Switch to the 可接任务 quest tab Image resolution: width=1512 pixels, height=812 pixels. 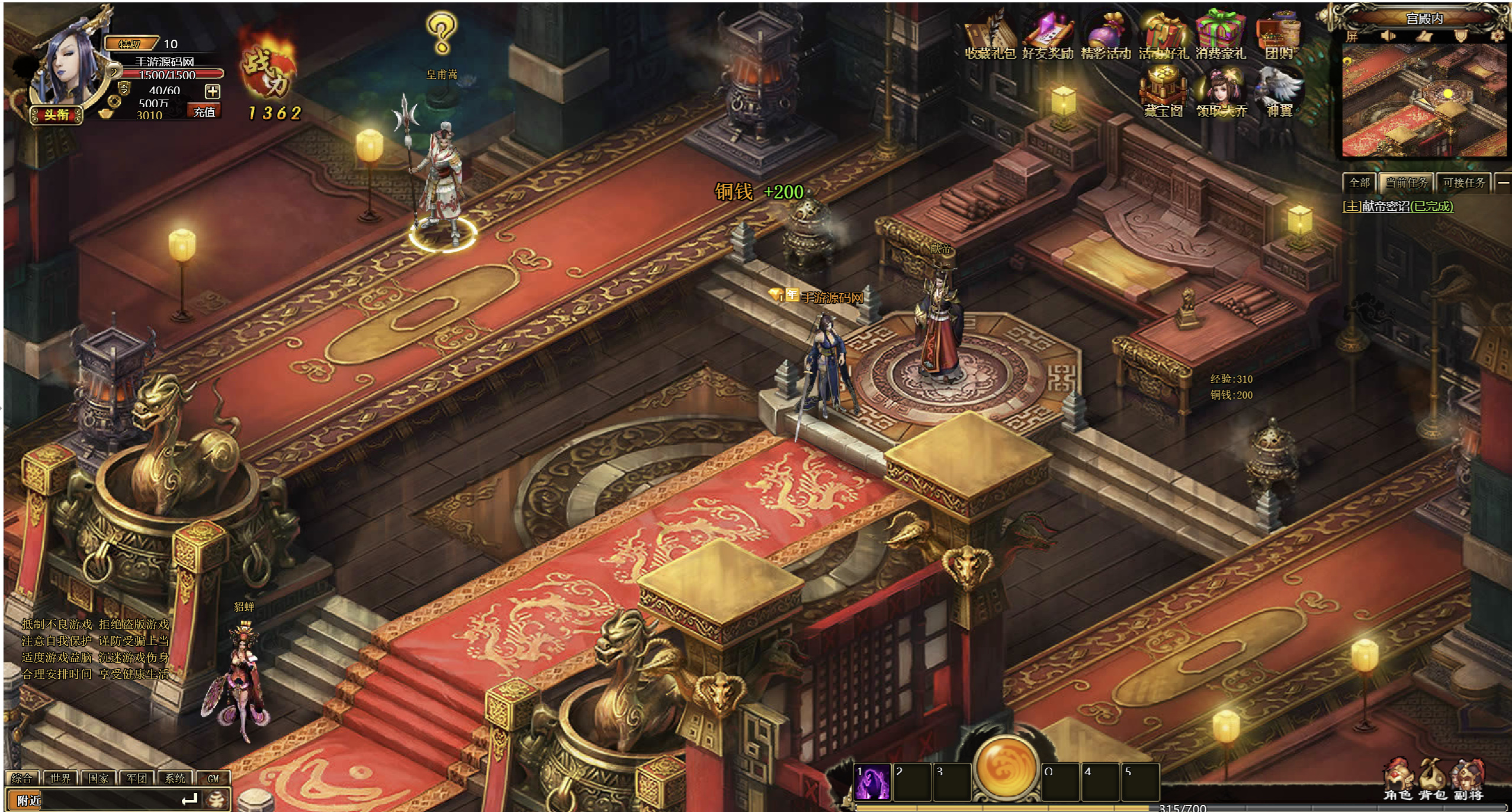tap(1464, 183)
